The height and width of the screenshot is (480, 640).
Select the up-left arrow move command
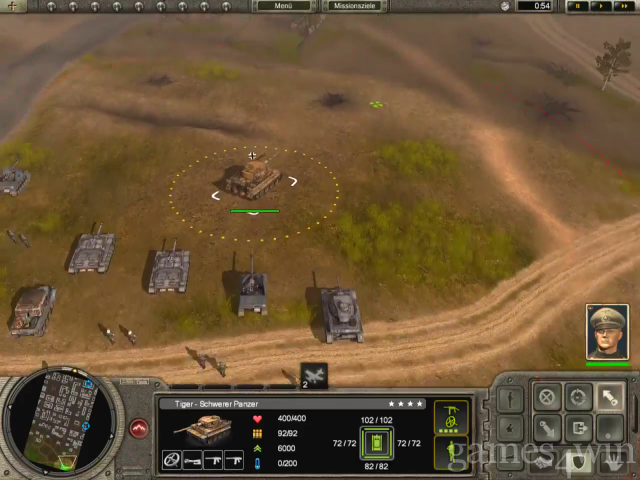[x=608, y=396]
